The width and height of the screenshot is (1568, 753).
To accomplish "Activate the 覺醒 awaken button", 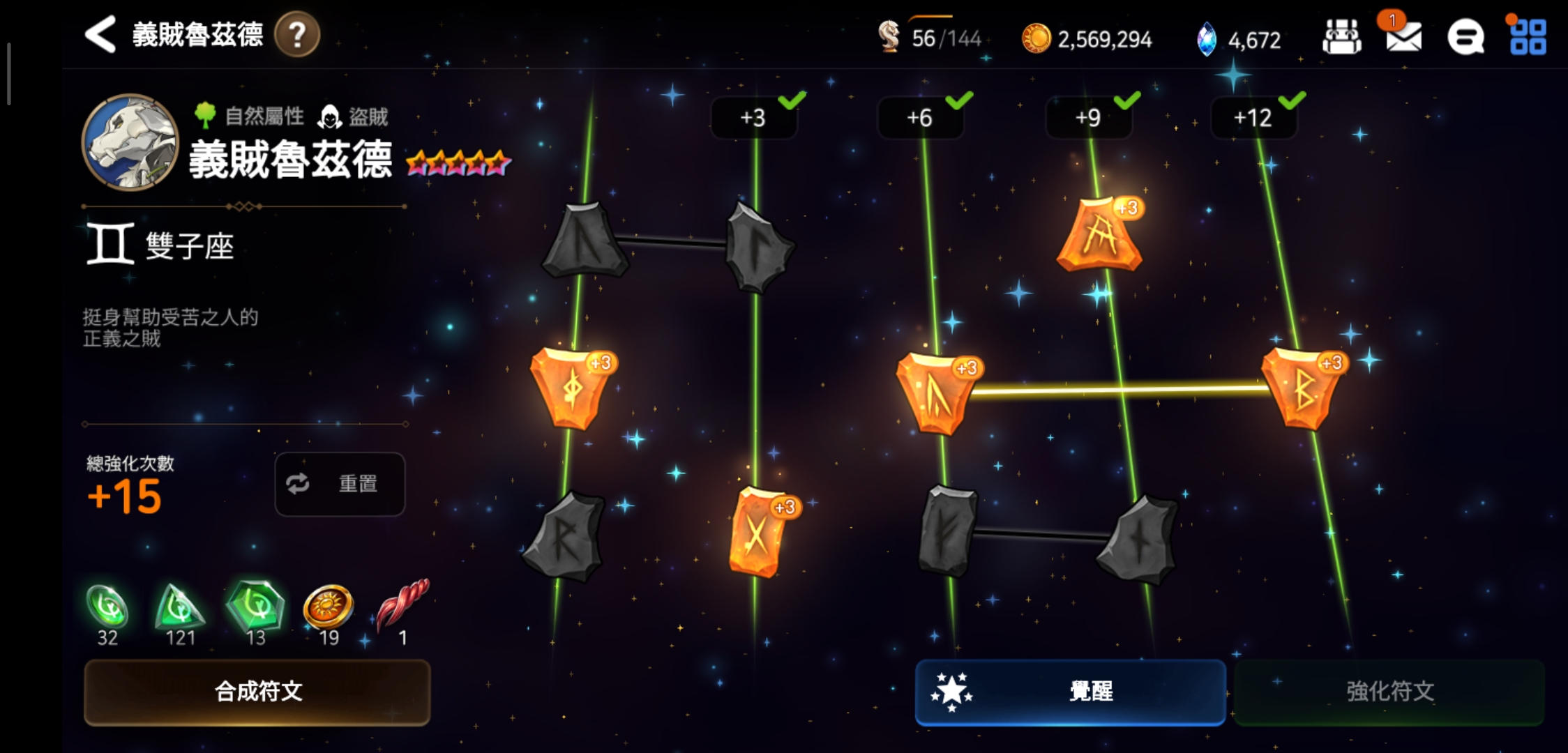I will coord(1070,692).
